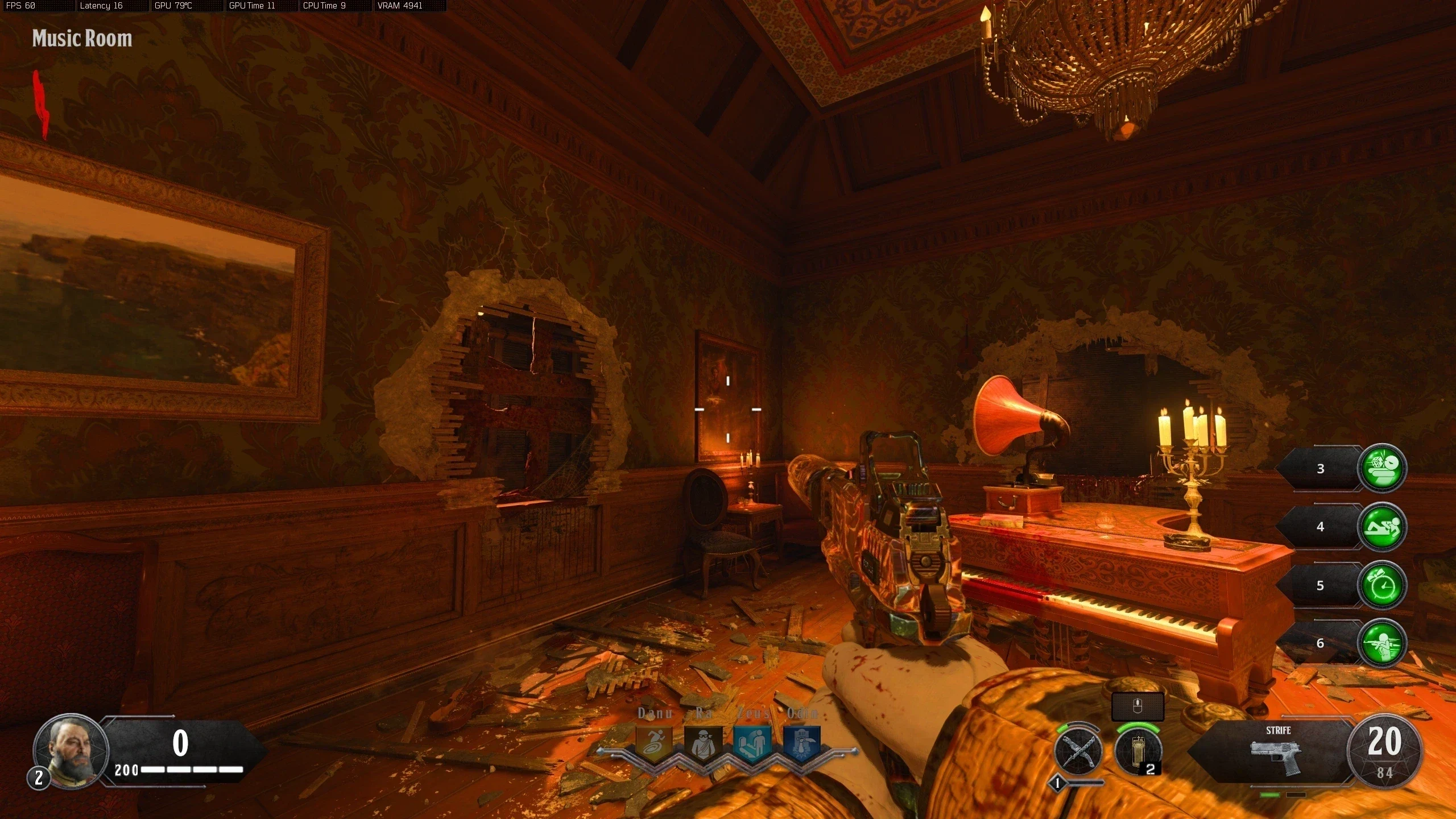This screenshot has height=819, width=1456.
Task: Choose the Zeus perk icon
Action: (x=752, y=743)
